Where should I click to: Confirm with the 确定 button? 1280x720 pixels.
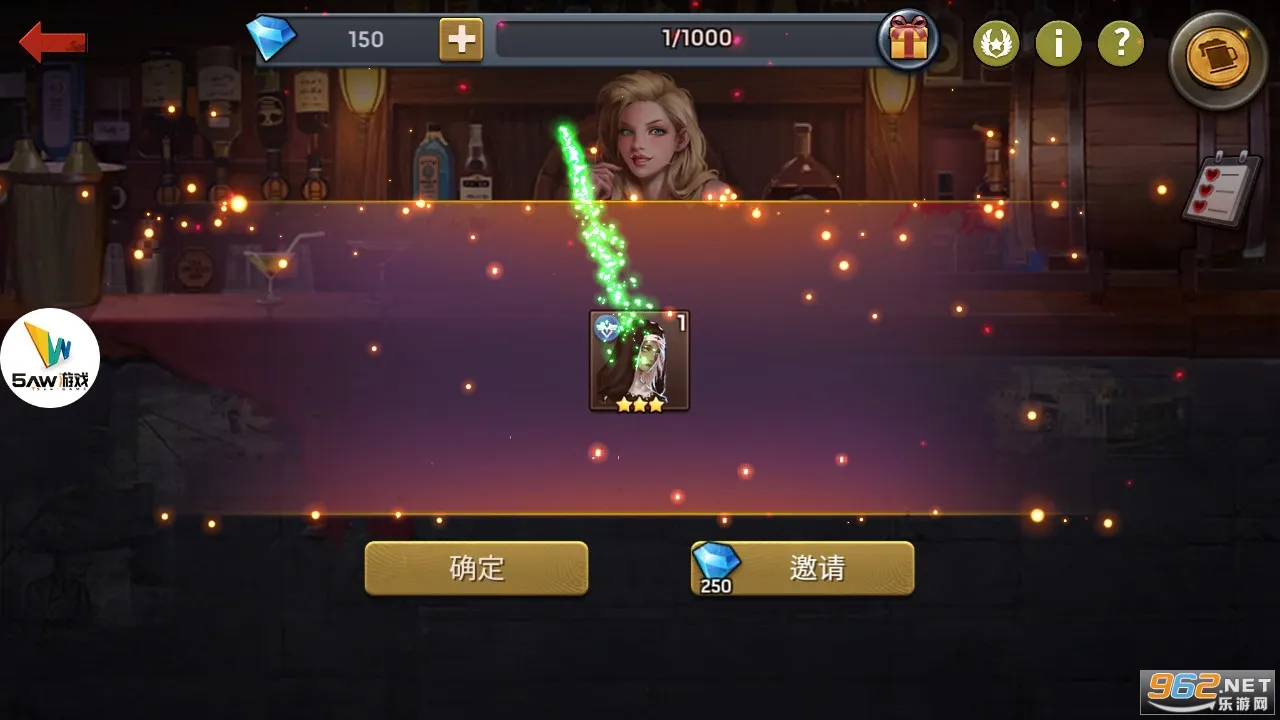pyautogui.click(x=477, y=566)
